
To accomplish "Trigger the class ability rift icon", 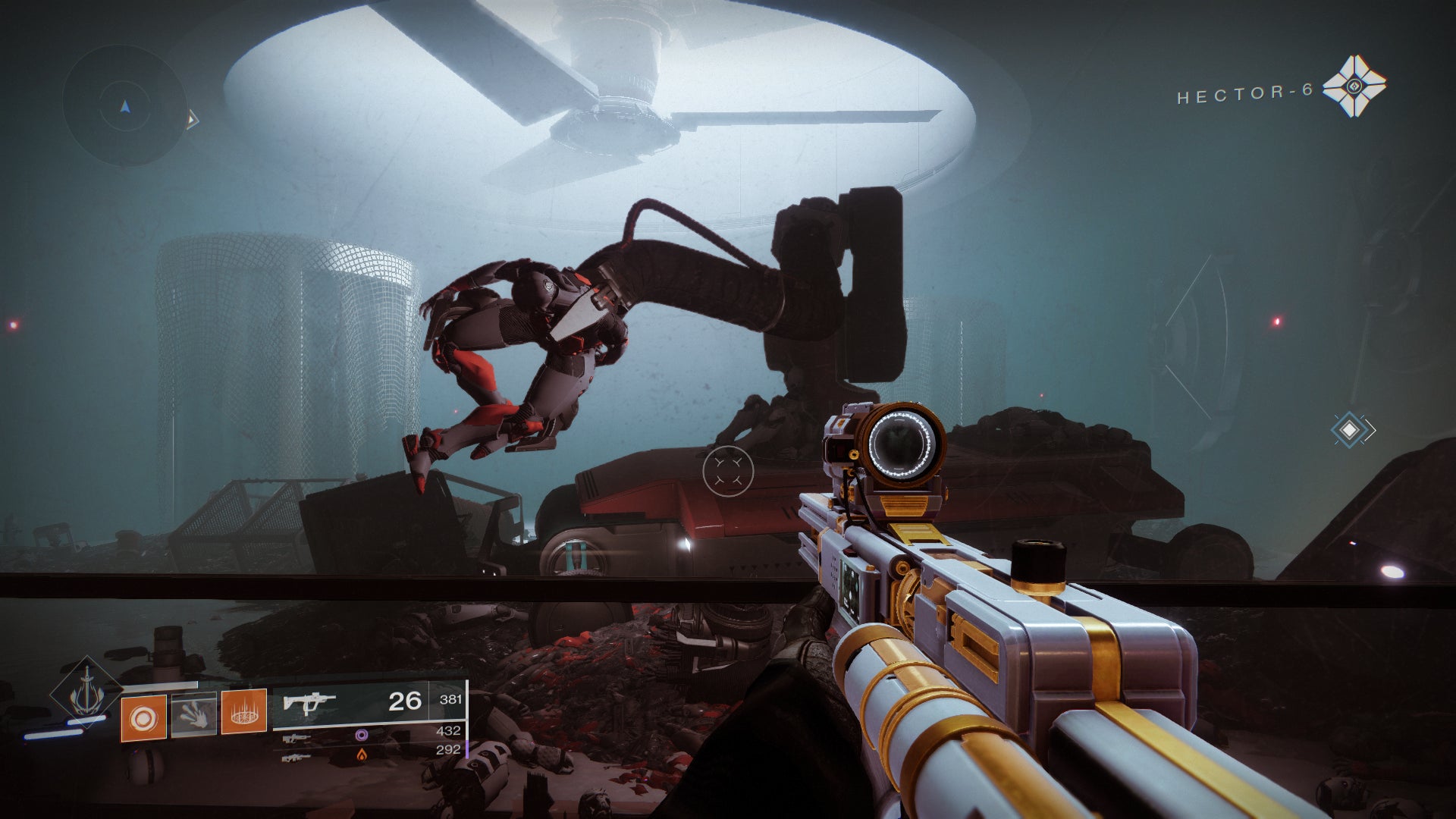I will [243, 711].
